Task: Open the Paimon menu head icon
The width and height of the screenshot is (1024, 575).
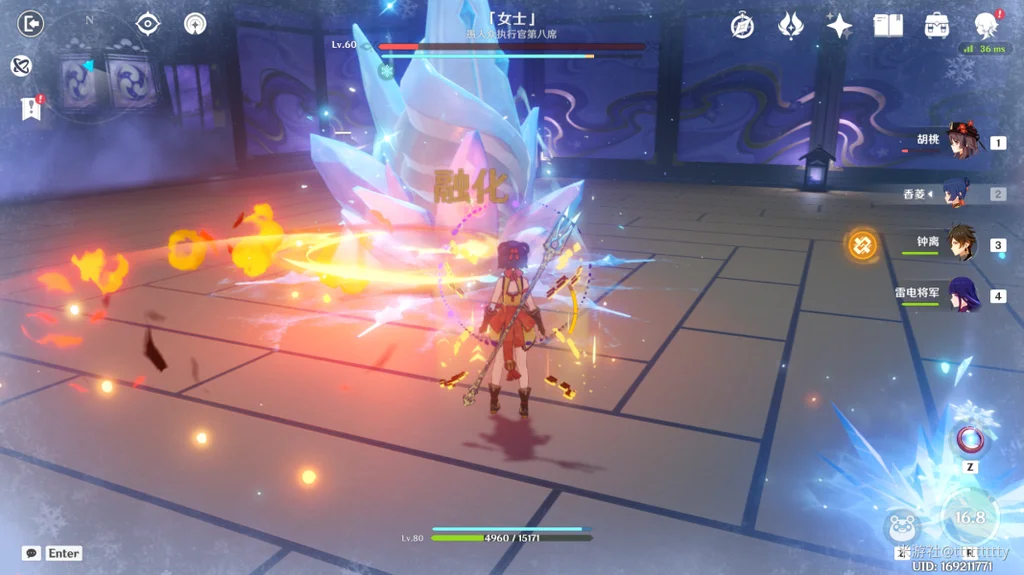Action: click(x=986, y=26)
